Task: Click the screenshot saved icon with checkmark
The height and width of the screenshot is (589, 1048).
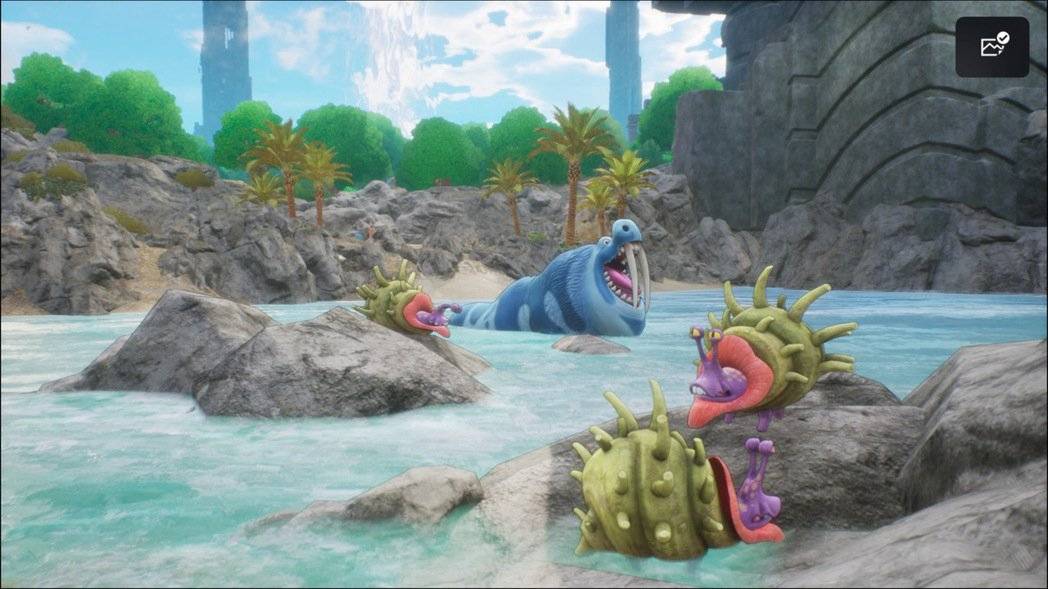Action: tap(992, 47)
